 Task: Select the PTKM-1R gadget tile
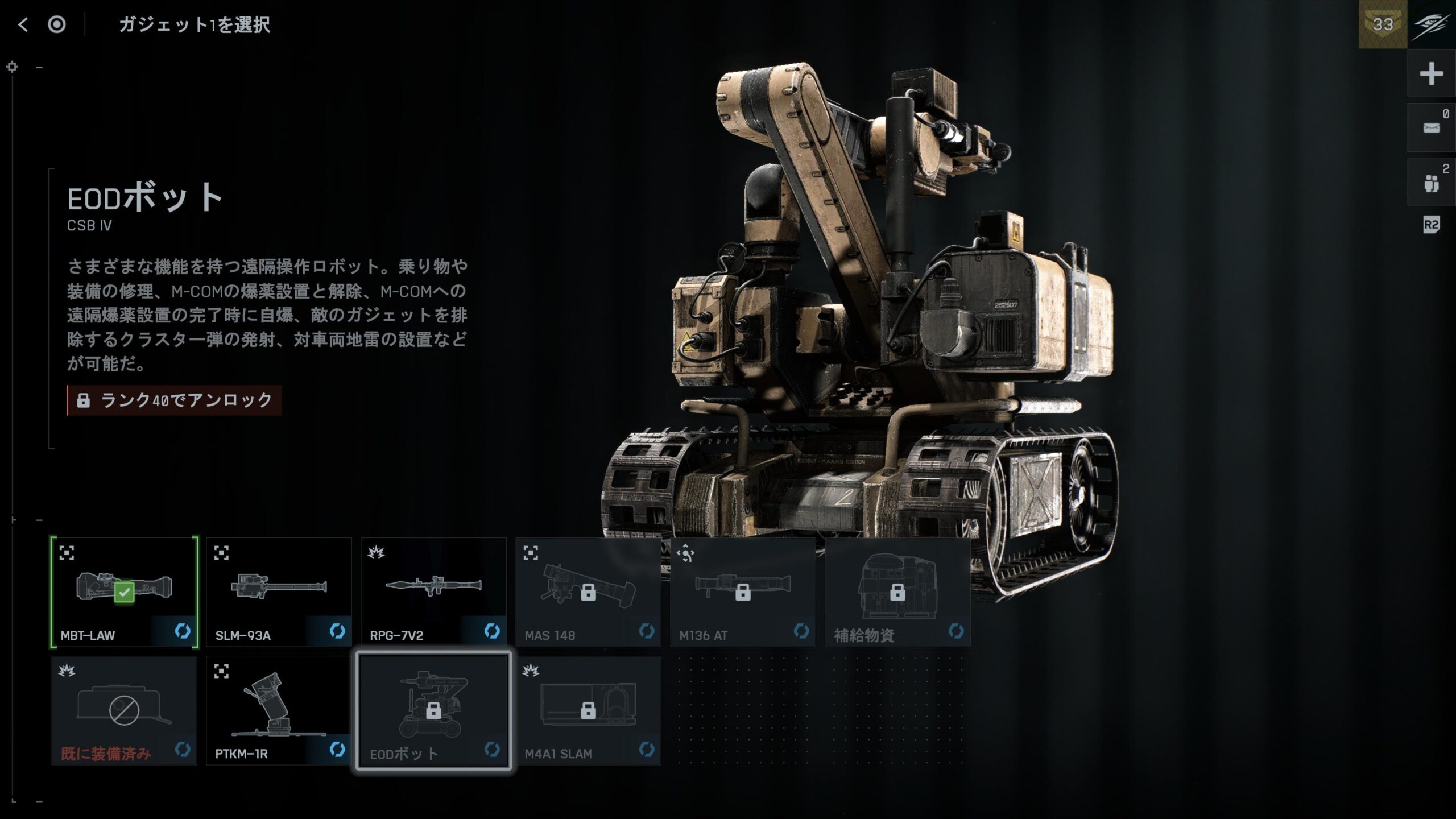tap(279, 710)
